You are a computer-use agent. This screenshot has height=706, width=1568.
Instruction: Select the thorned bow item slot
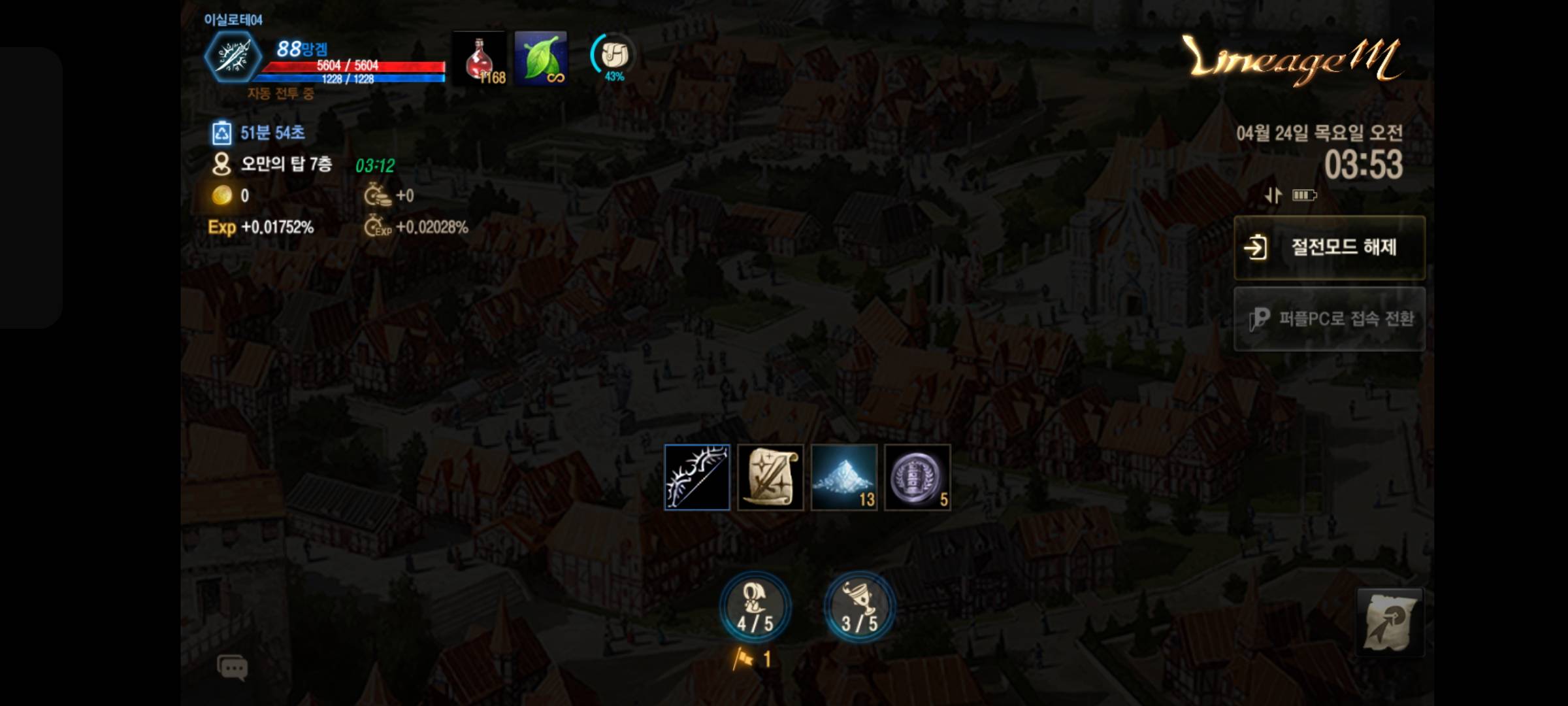click(697, 477)
